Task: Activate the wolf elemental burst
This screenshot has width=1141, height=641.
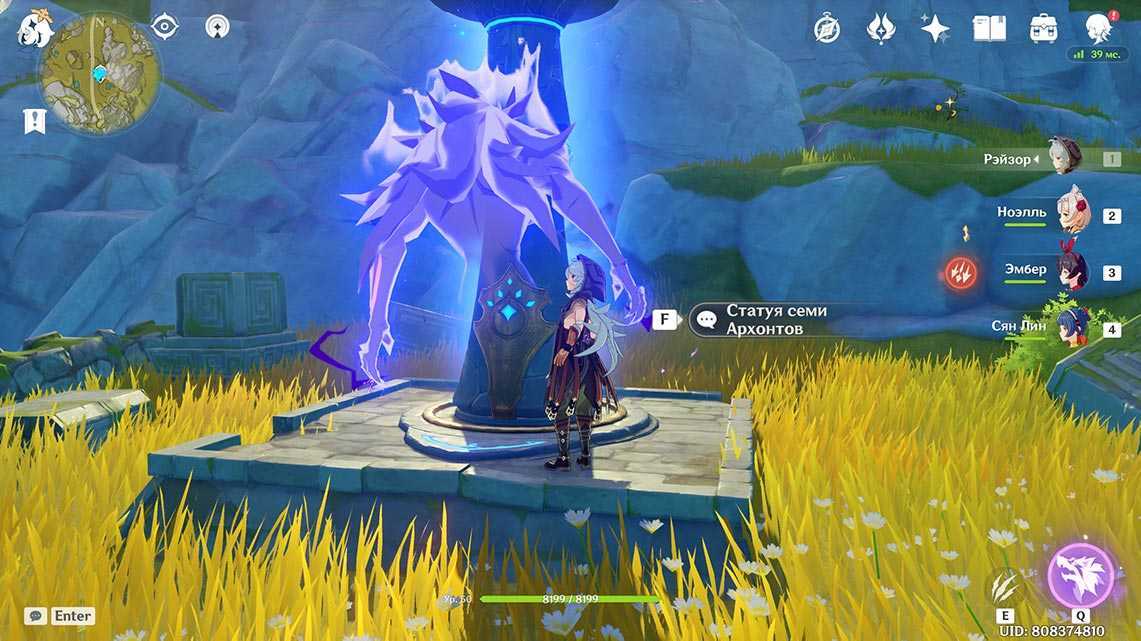Action: pyautogui.click(x=1081, y=577)
